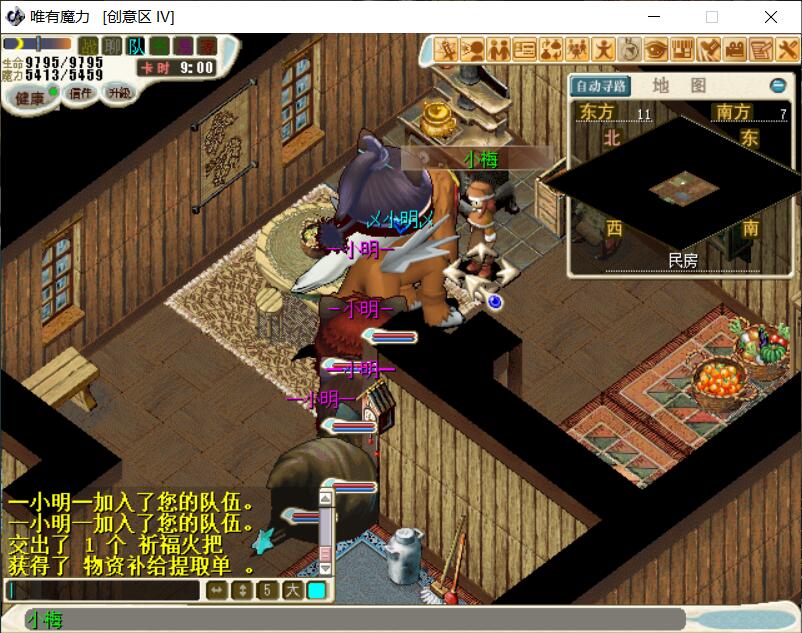Open the 信件 mail button

(80, 93)
